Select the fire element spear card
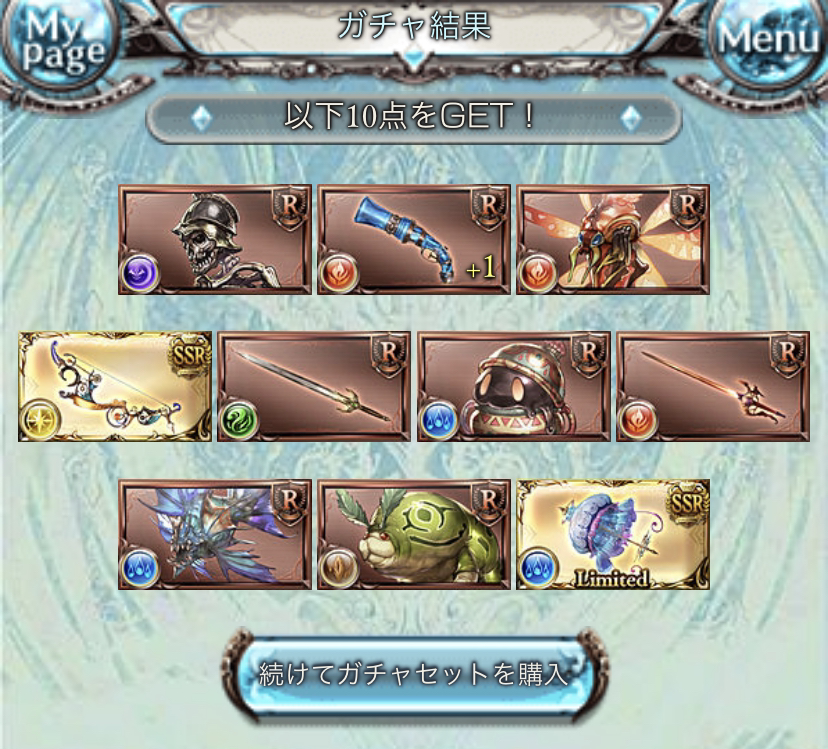This screenshot has width=828, height=749. pyautogui.click(x=713, y=387)
